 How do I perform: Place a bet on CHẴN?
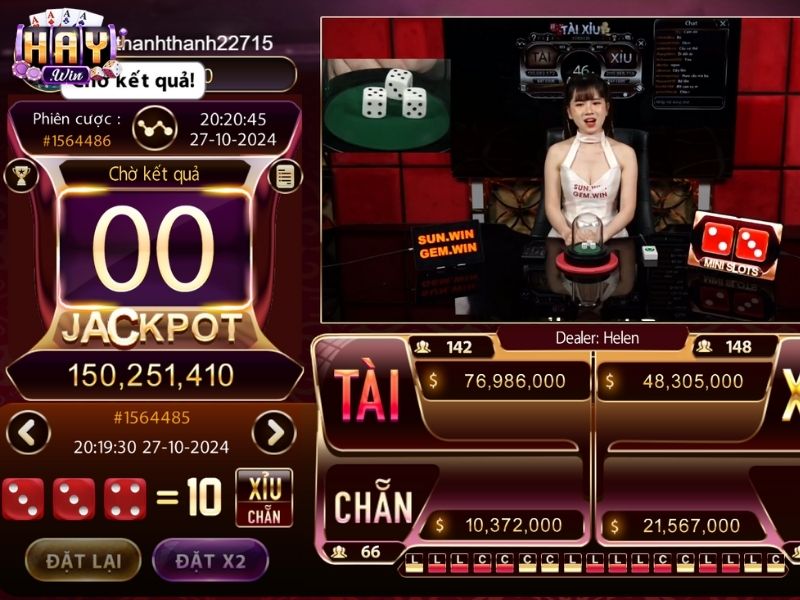tap(373, 507)
